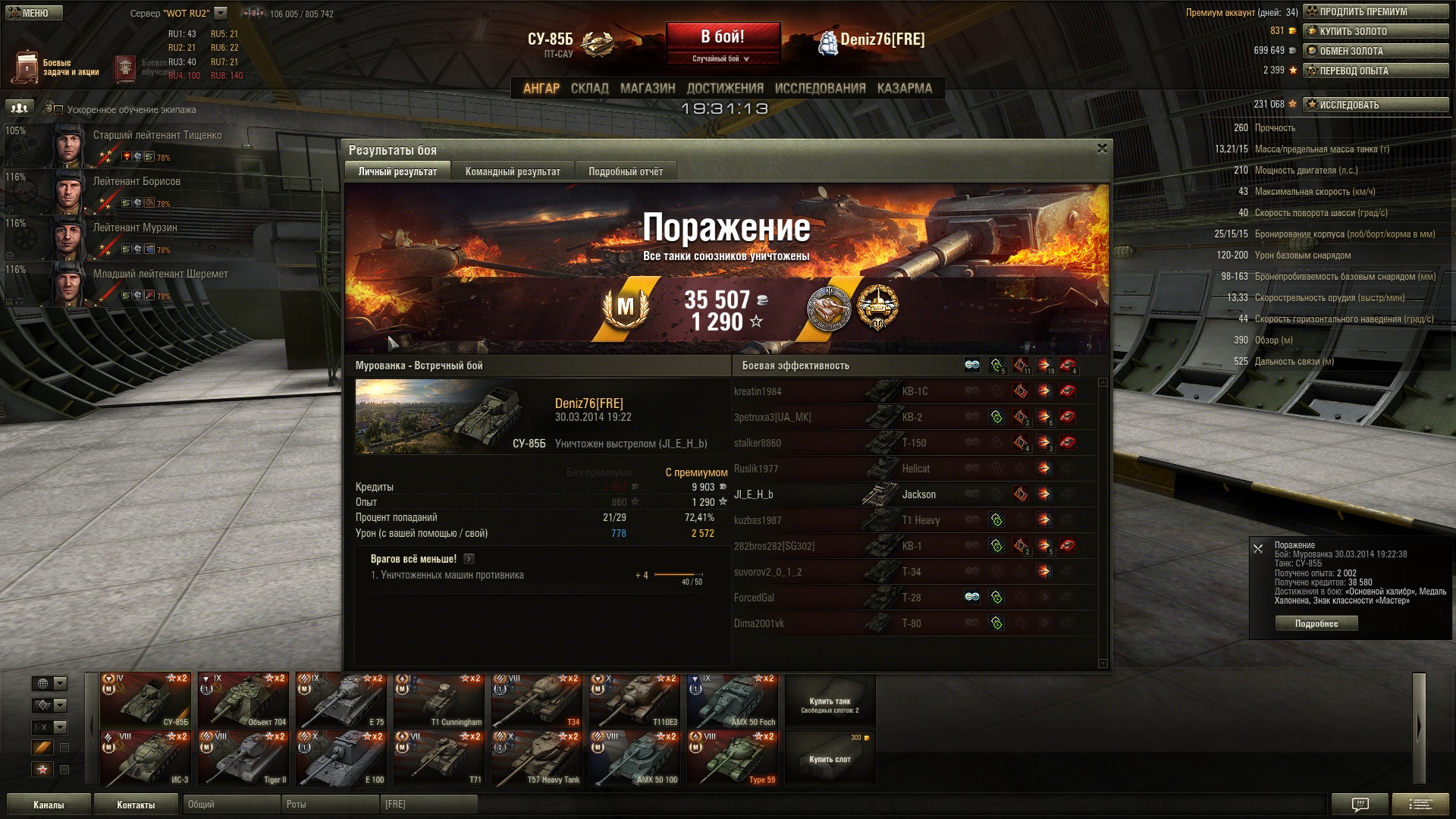1456x819 pixels.
Task: Go to the СКЛАД section
Action: (589, 89)
